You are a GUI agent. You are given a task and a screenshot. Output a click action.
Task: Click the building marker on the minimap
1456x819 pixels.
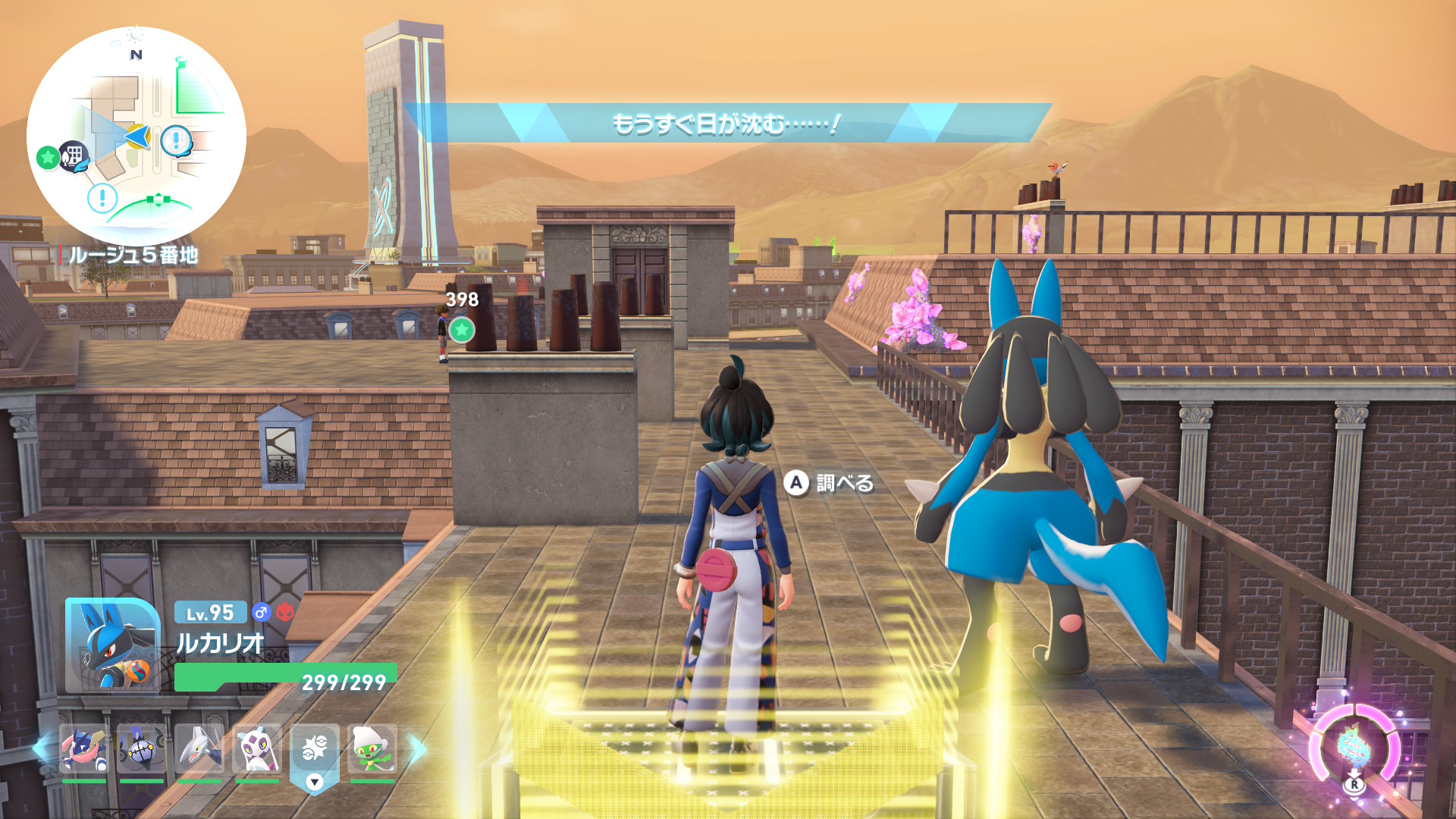[74, 156]
